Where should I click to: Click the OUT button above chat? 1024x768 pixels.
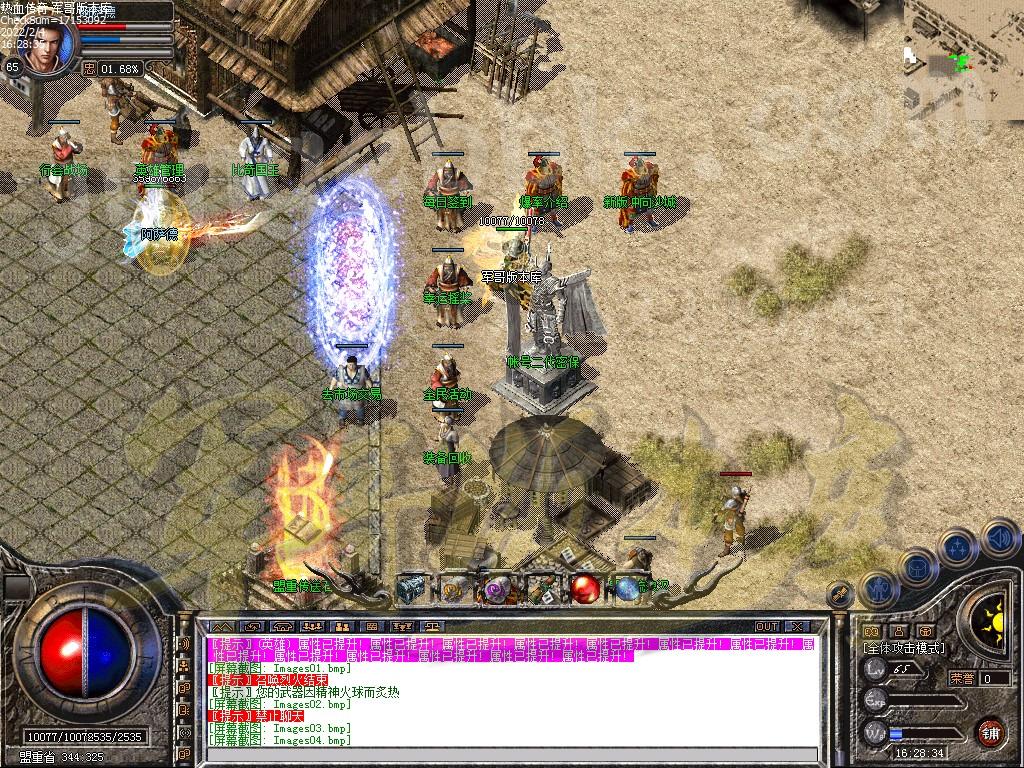tap(766, 627)
